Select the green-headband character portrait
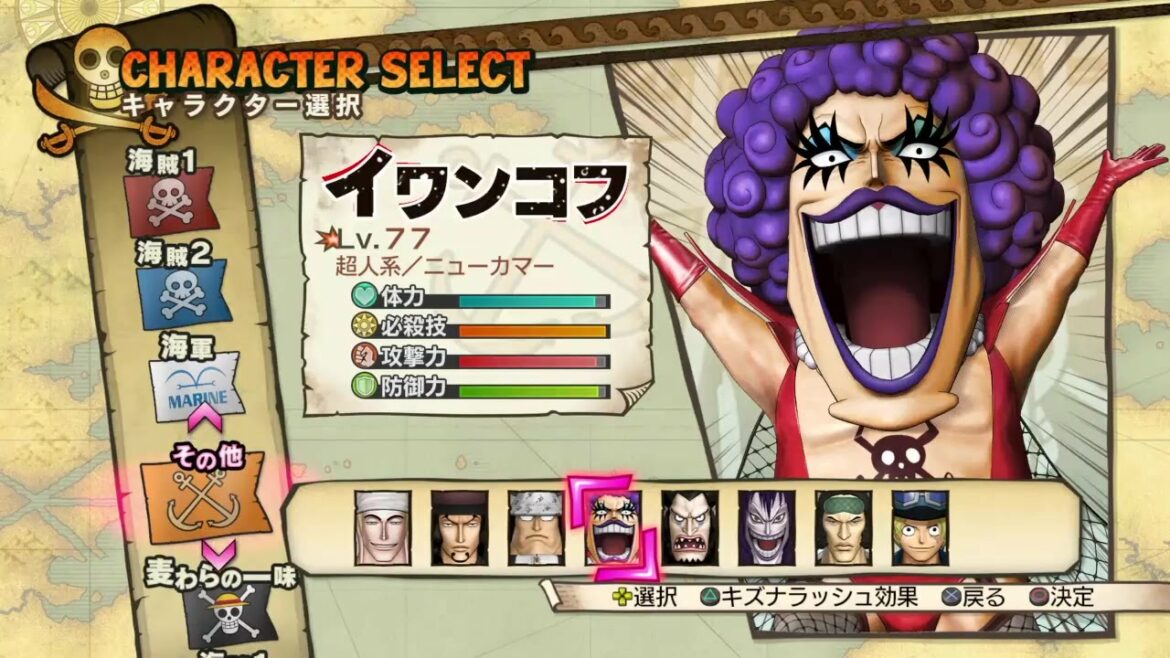The width and height of the screenshot is (1170, 658). coord(844,528)
